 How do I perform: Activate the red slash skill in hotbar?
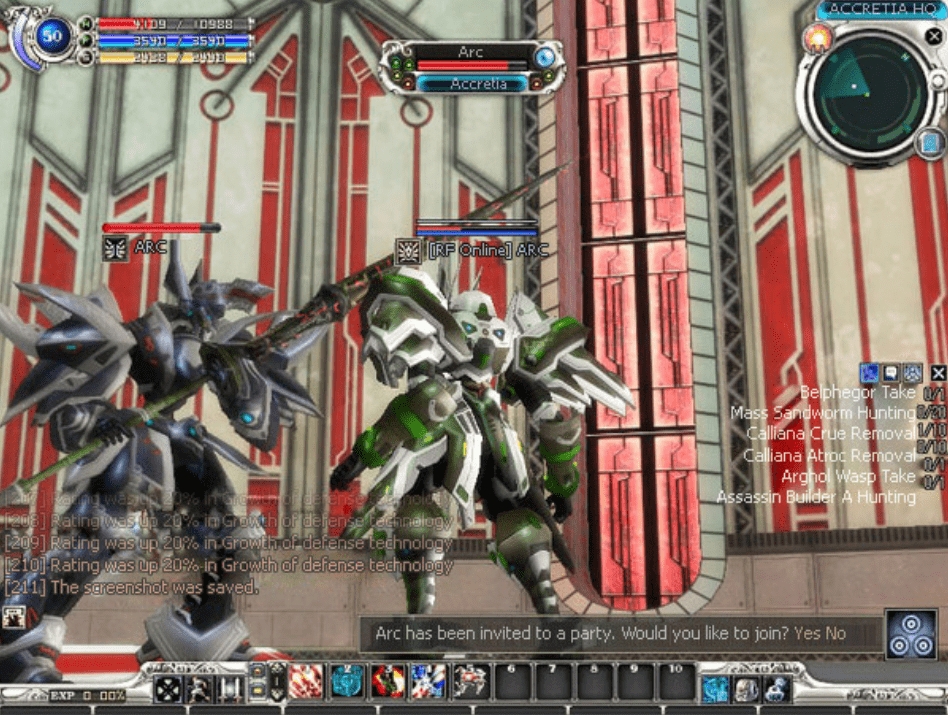click(x=306, y=681)
